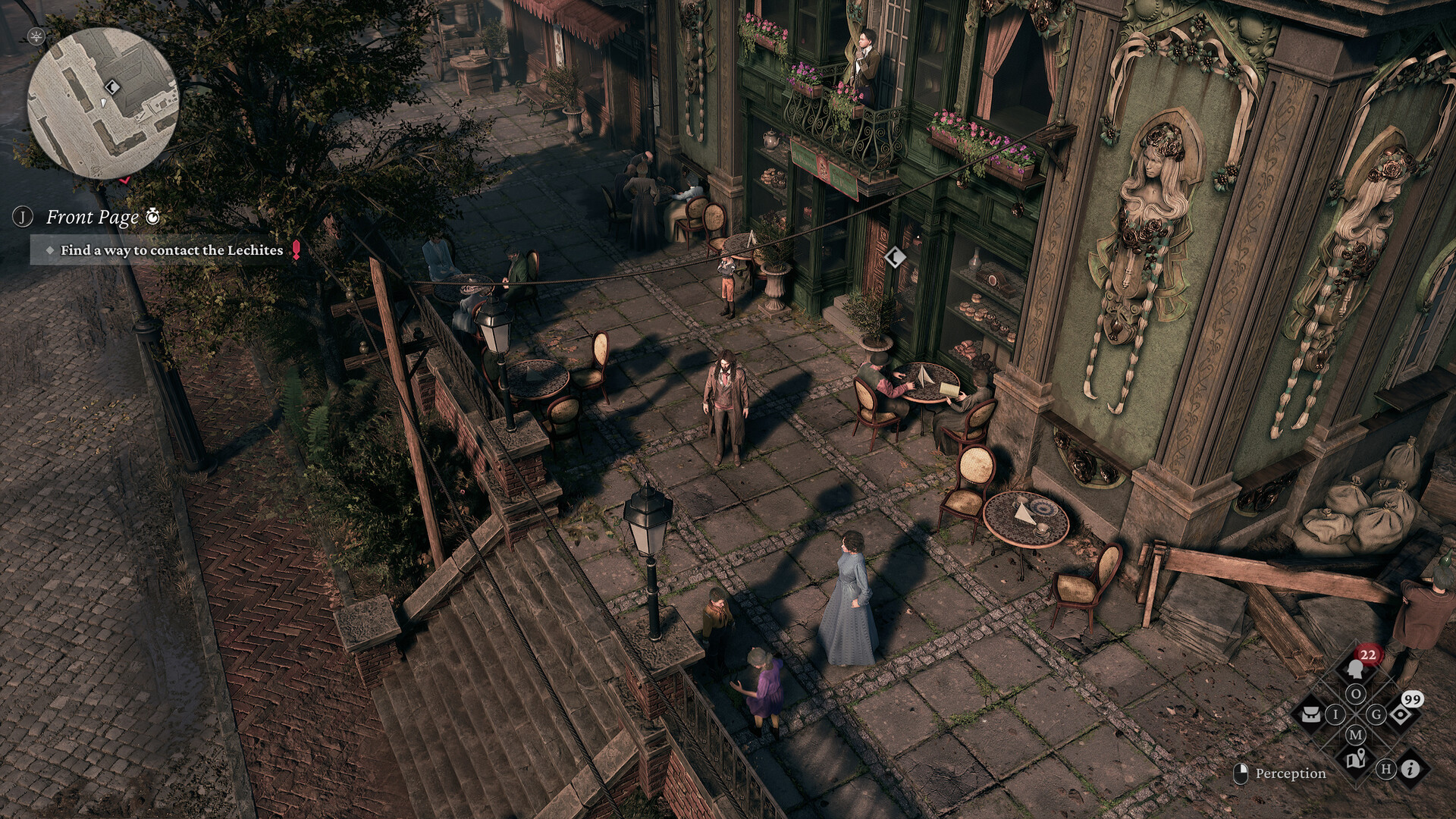Screen dimensions: 1456x819
Task: Click the stopwatch icon beside Front Page
Action: (x=152, y=217)
